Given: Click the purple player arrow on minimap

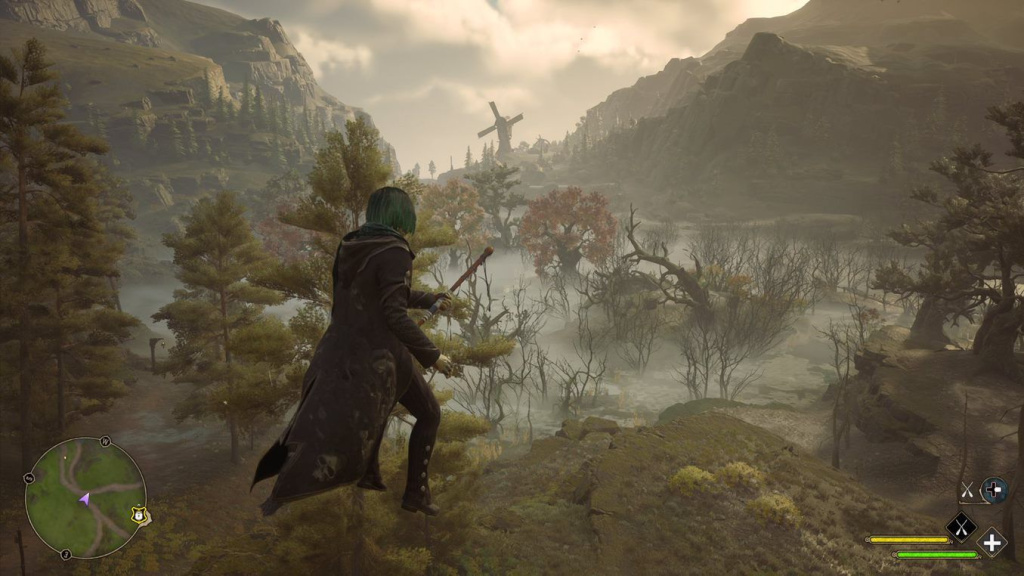Looking at the screenshot, I should (86, 497).
